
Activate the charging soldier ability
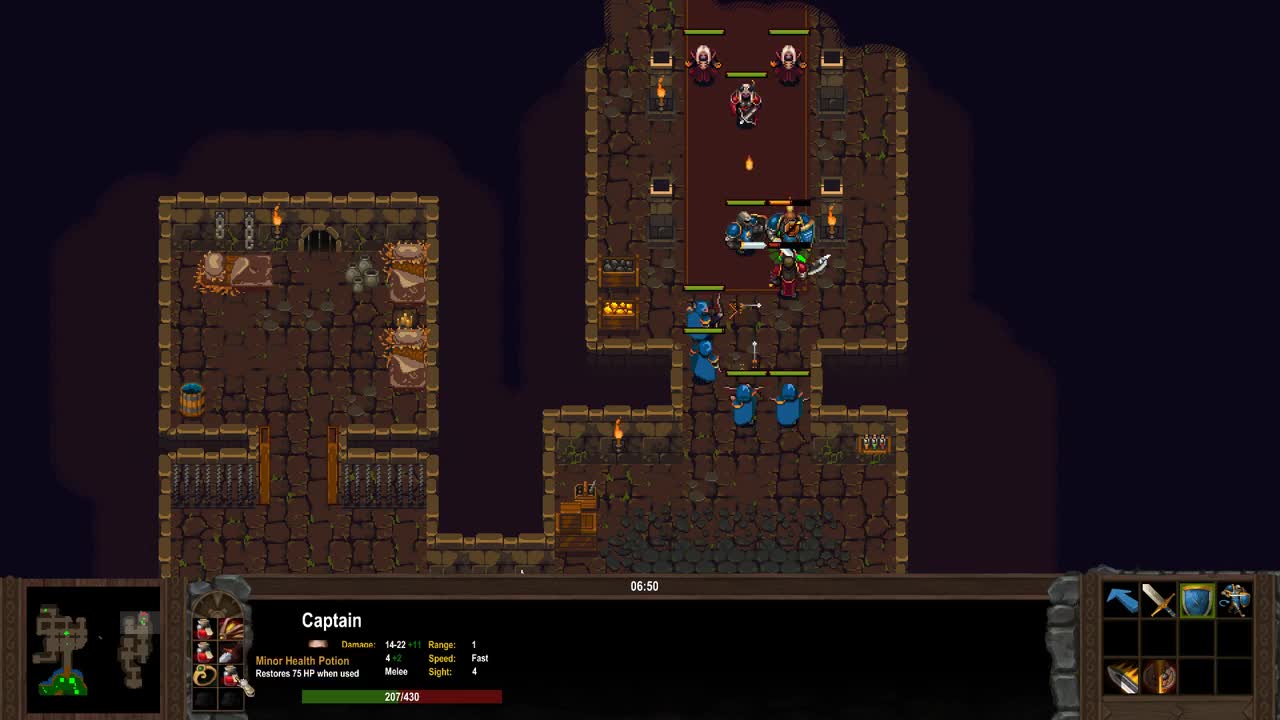coord(1236,600)
